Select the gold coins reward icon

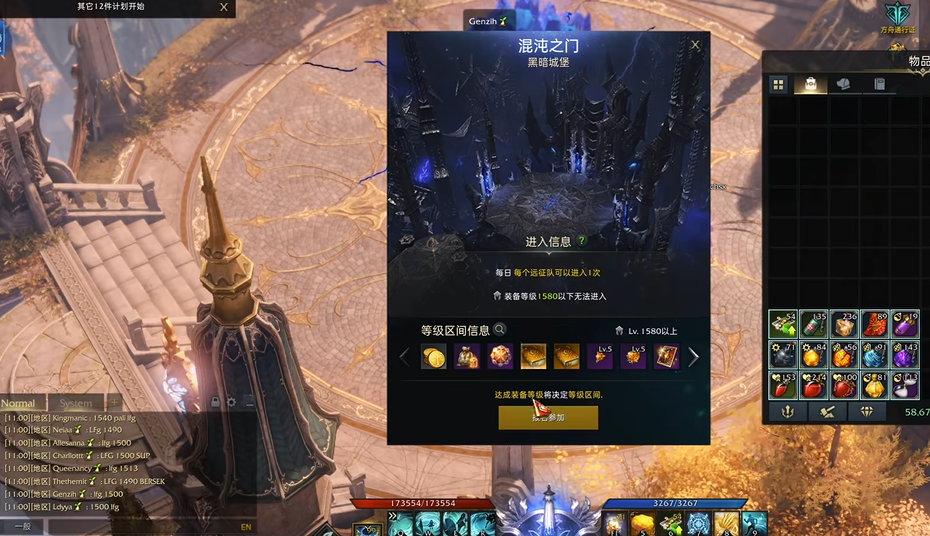pos(433,357)
